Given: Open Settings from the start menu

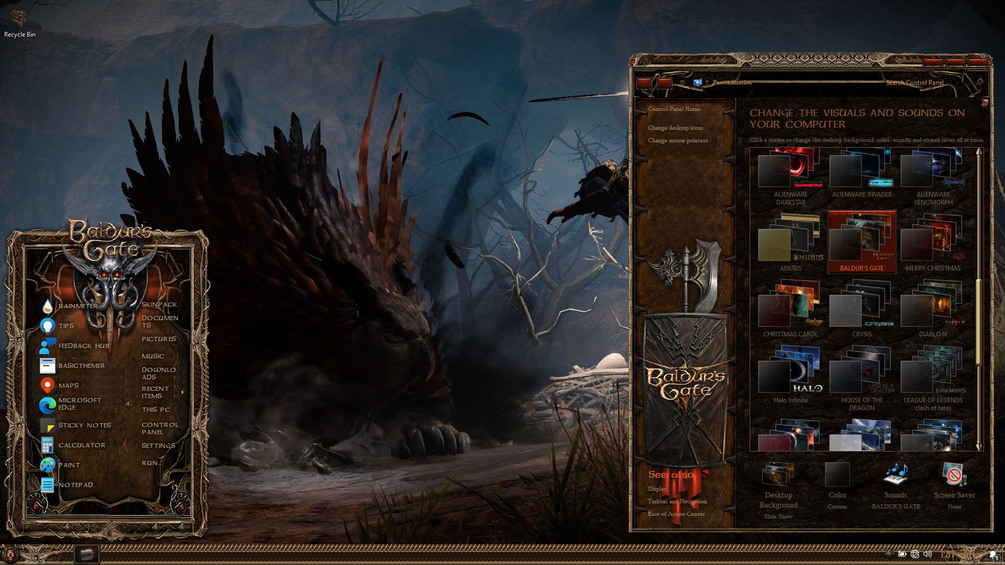Looking at the screenshot, I should pos(158,446).
